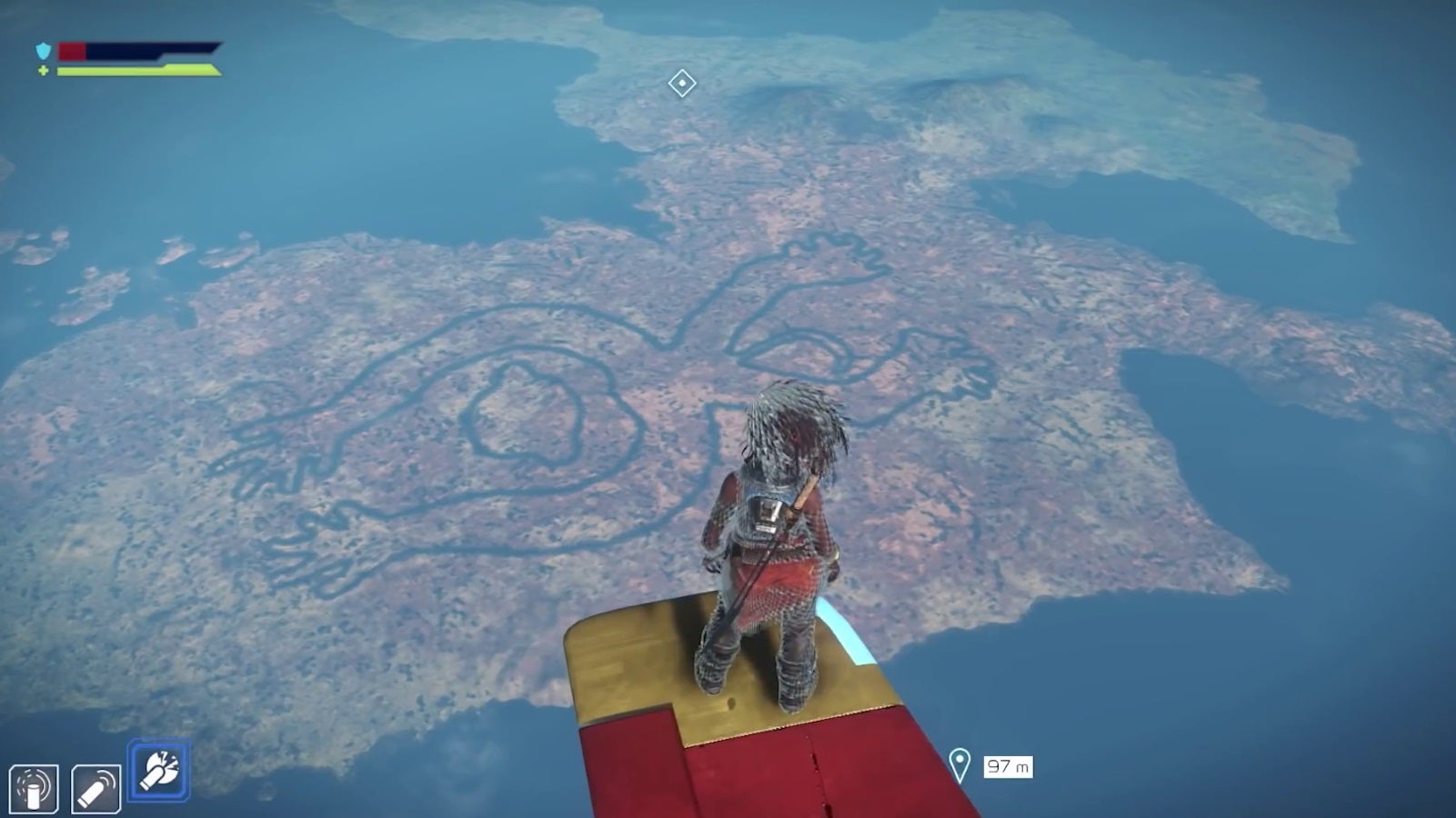
Task: Click the waypoint distance indicator box
Action: click(x=1008, y=766)
